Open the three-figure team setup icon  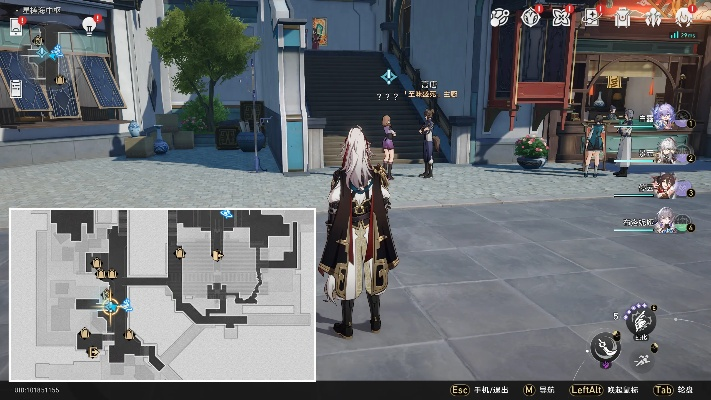click(x=653, y=17)
